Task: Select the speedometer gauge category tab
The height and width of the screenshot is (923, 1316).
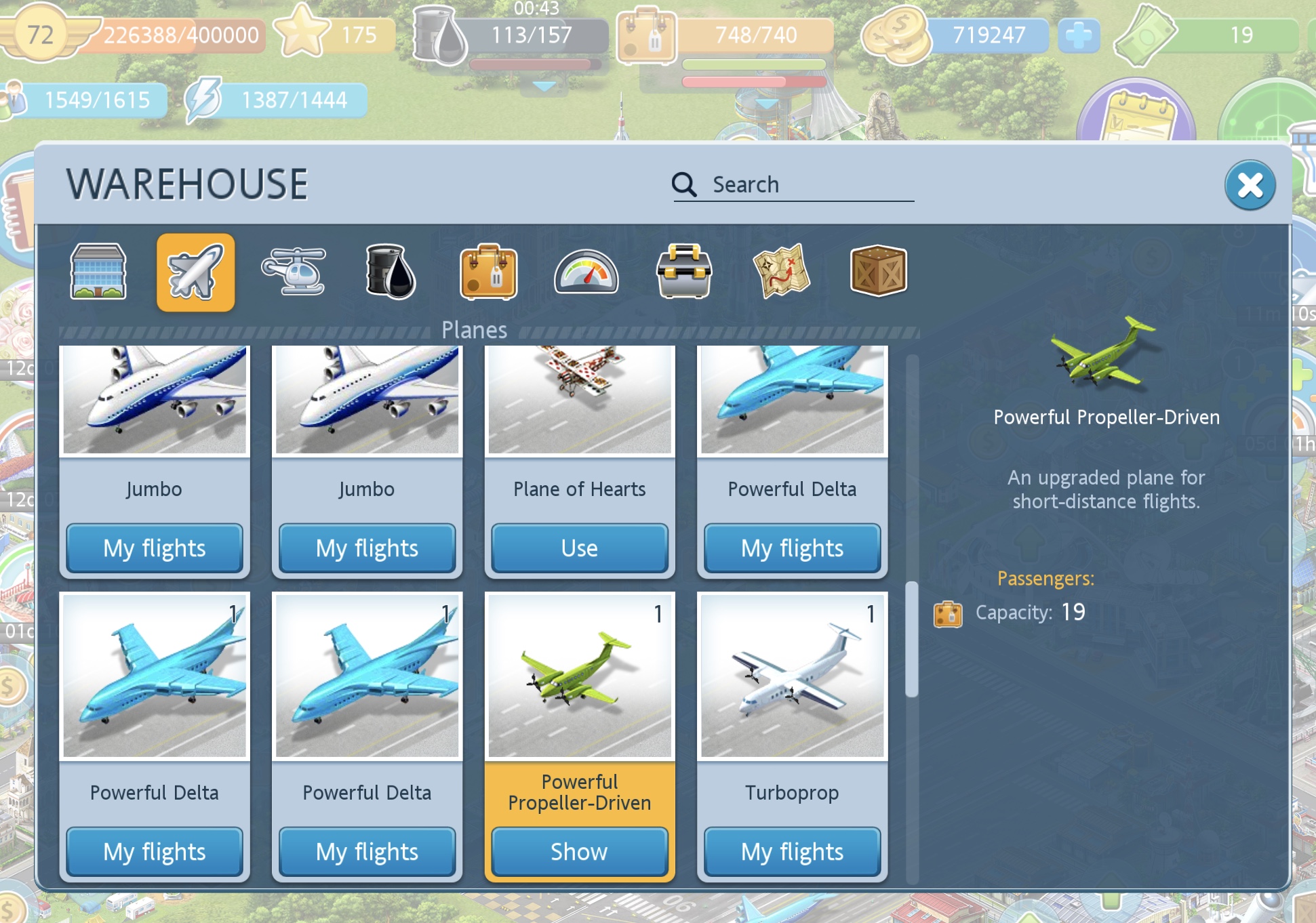Action: point(586,272)
